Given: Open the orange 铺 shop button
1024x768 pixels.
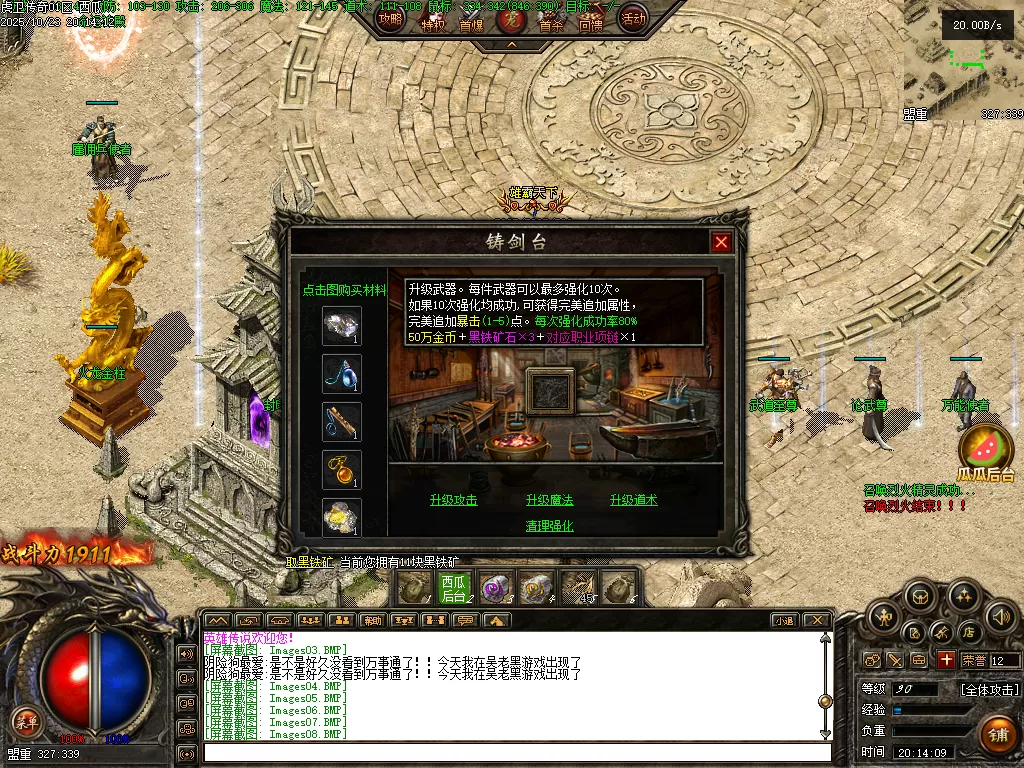Looking at the screenshot, I should coord(996,735).
